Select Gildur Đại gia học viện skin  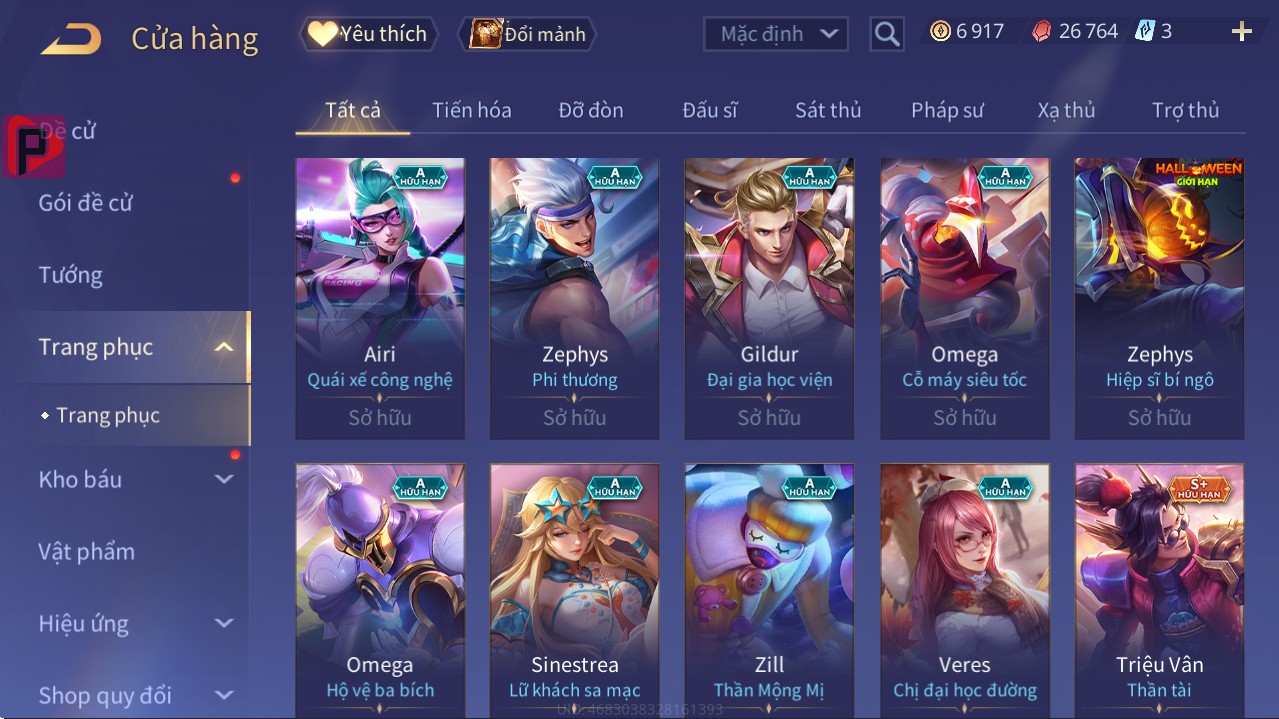click(x=769, y=298)
